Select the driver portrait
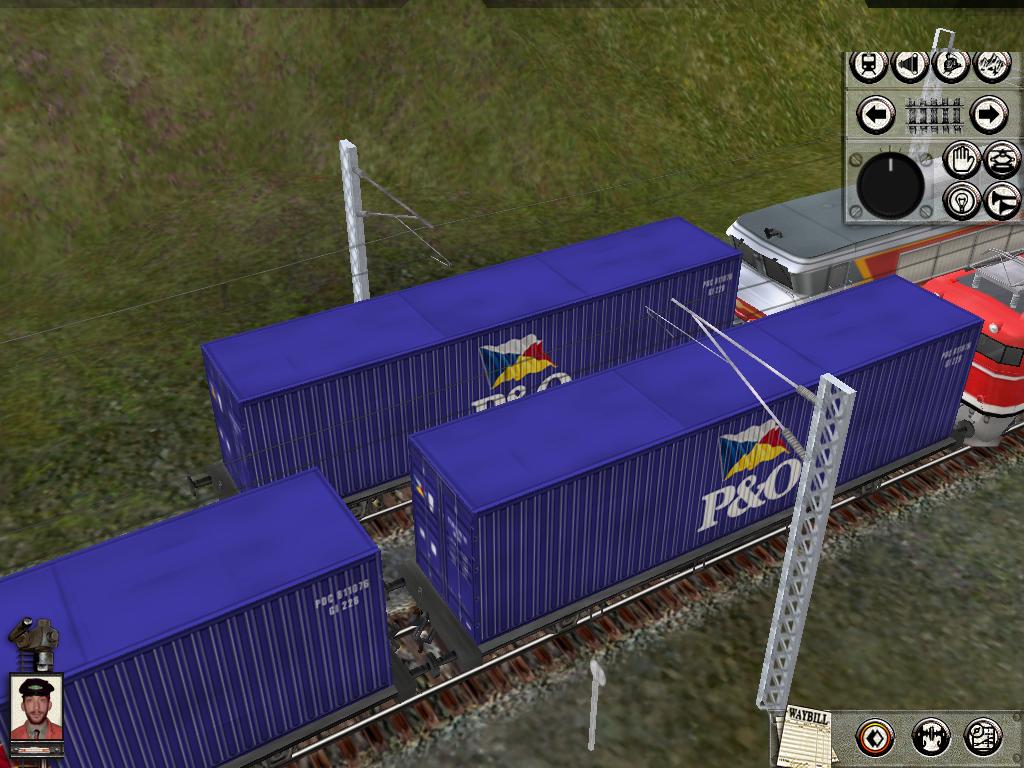The height and width of the screenshot is (768, 1024). [x=37, y=707]
